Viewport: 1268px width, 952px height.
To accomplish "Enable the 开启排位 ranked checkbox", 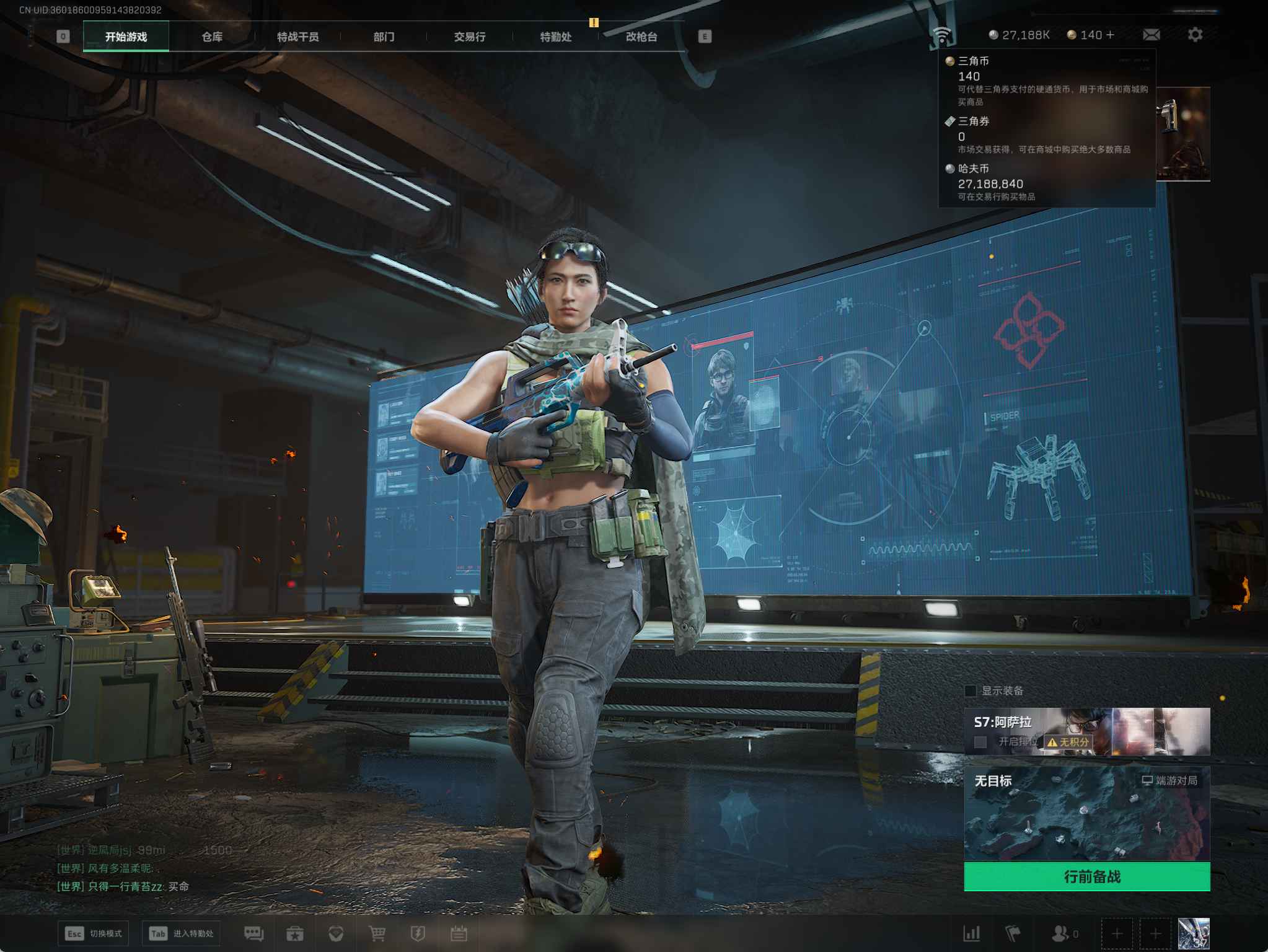I will 980,742.
